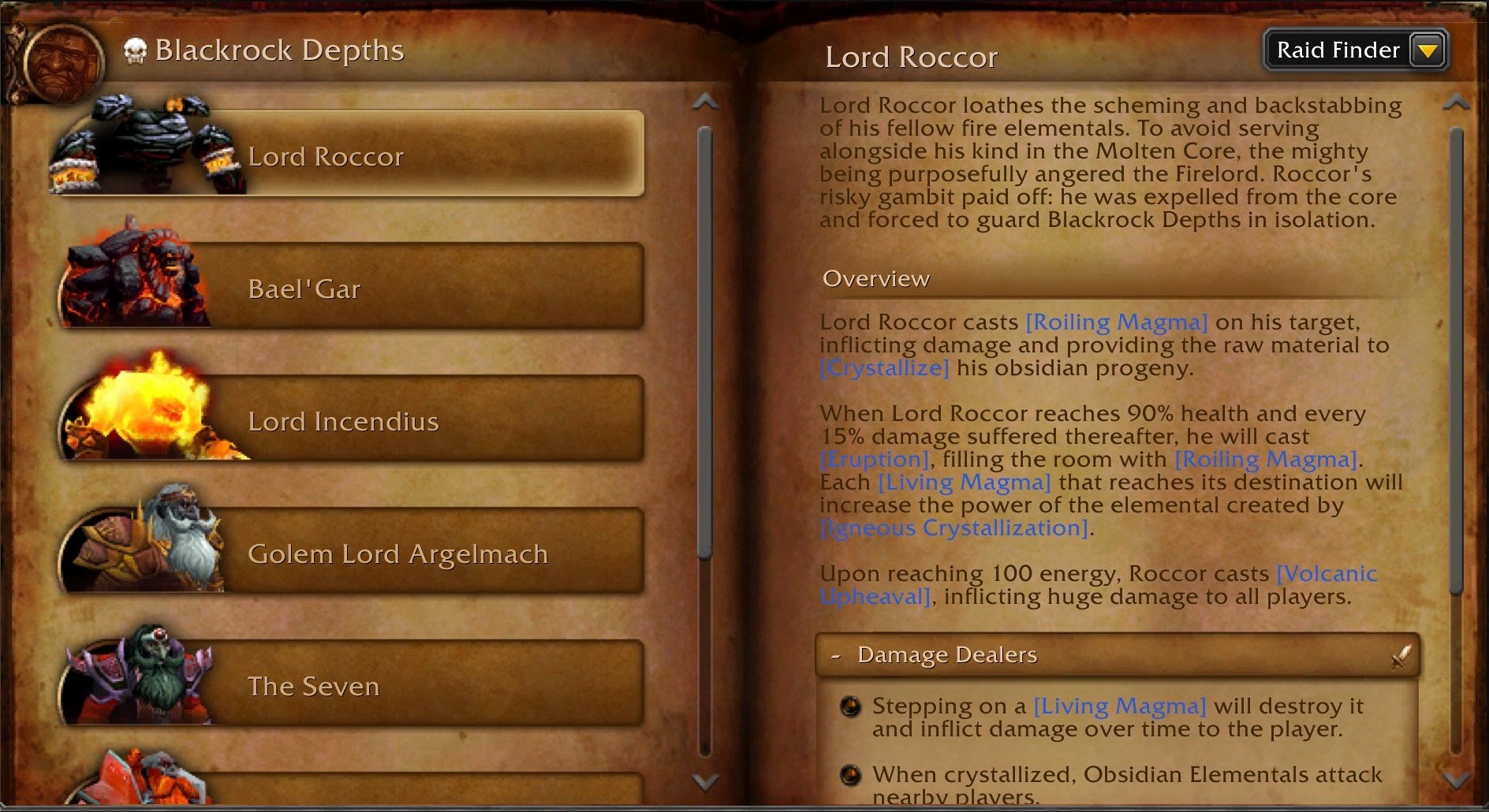Choose the Bael'Gar boss entry
The image size is (1489, 812).
click(426, 288)
